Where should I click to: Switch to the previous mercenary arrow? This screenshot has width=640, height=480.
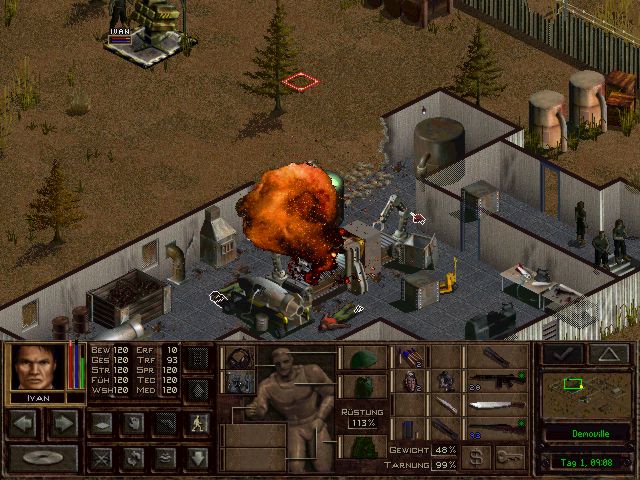[24, 424]
